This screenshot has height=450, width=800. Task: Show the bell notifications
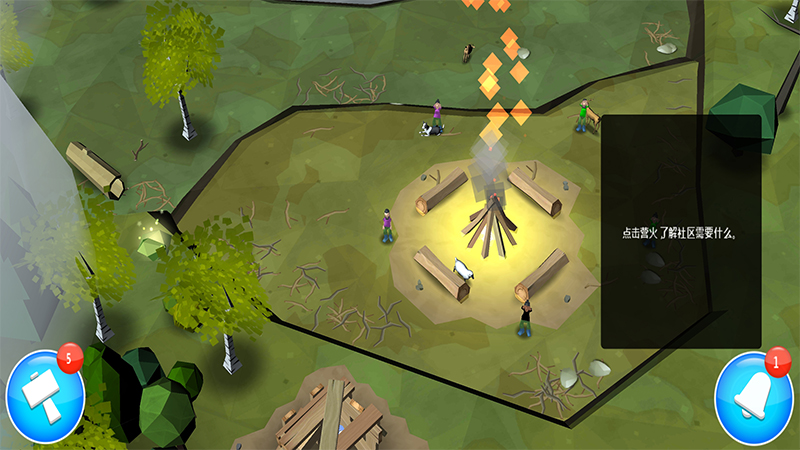753,399
